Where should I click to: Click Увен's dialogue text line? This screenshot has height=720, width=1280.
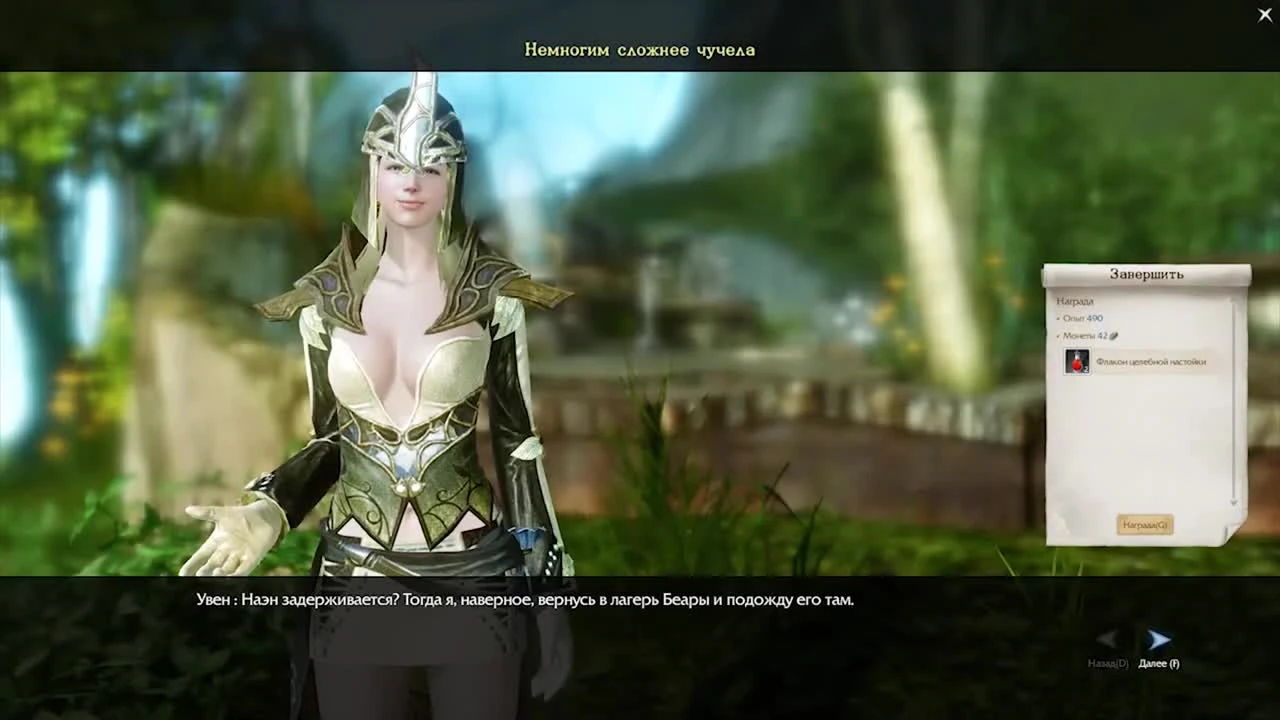[521, 600]
